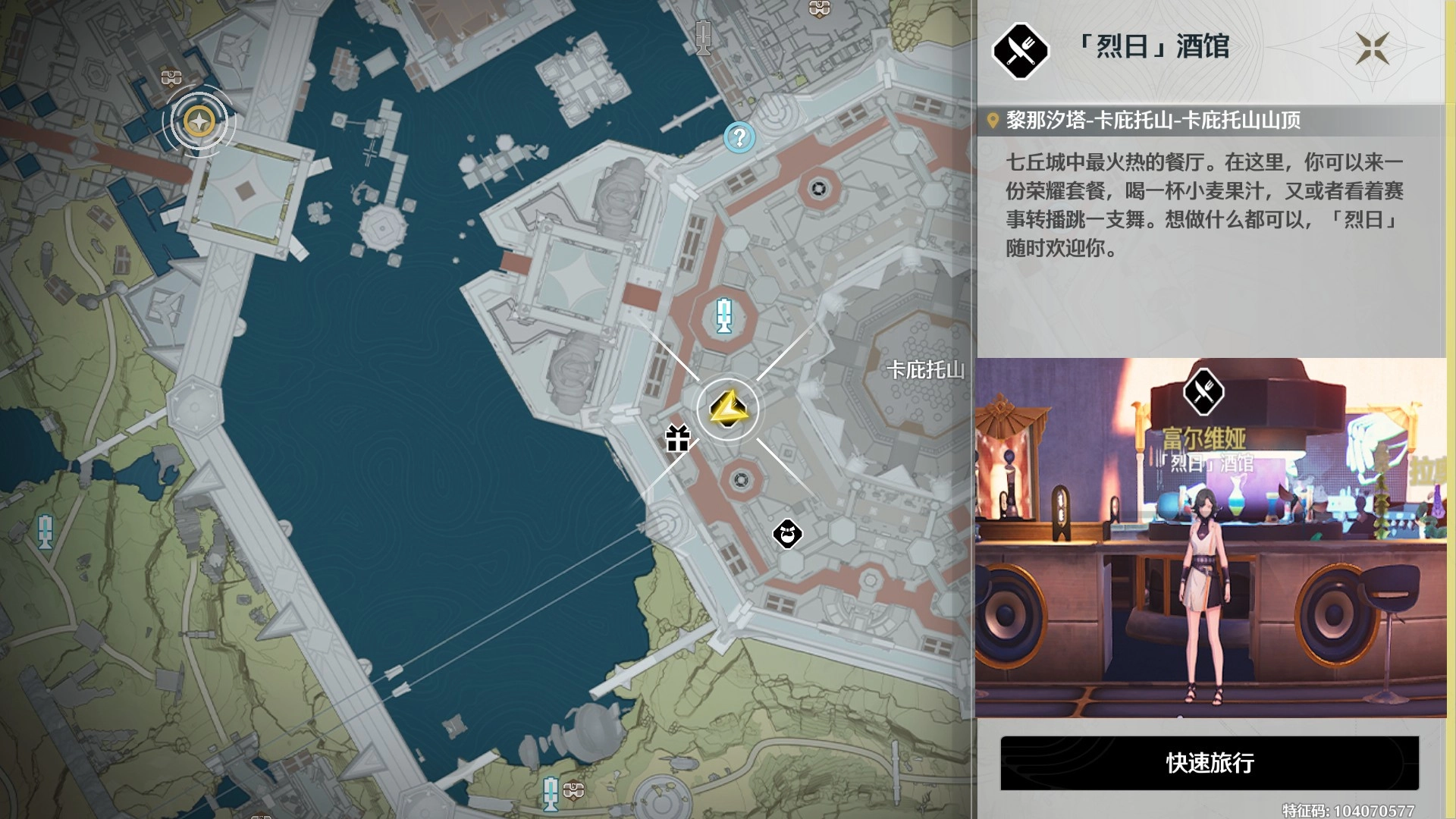Select the gift box map marker

coord(677,438)
